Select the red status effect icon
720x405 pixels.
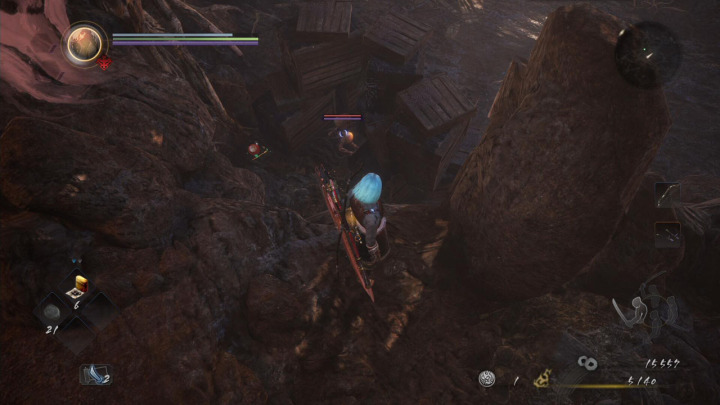pyautogui.click(x=104, y=62)
